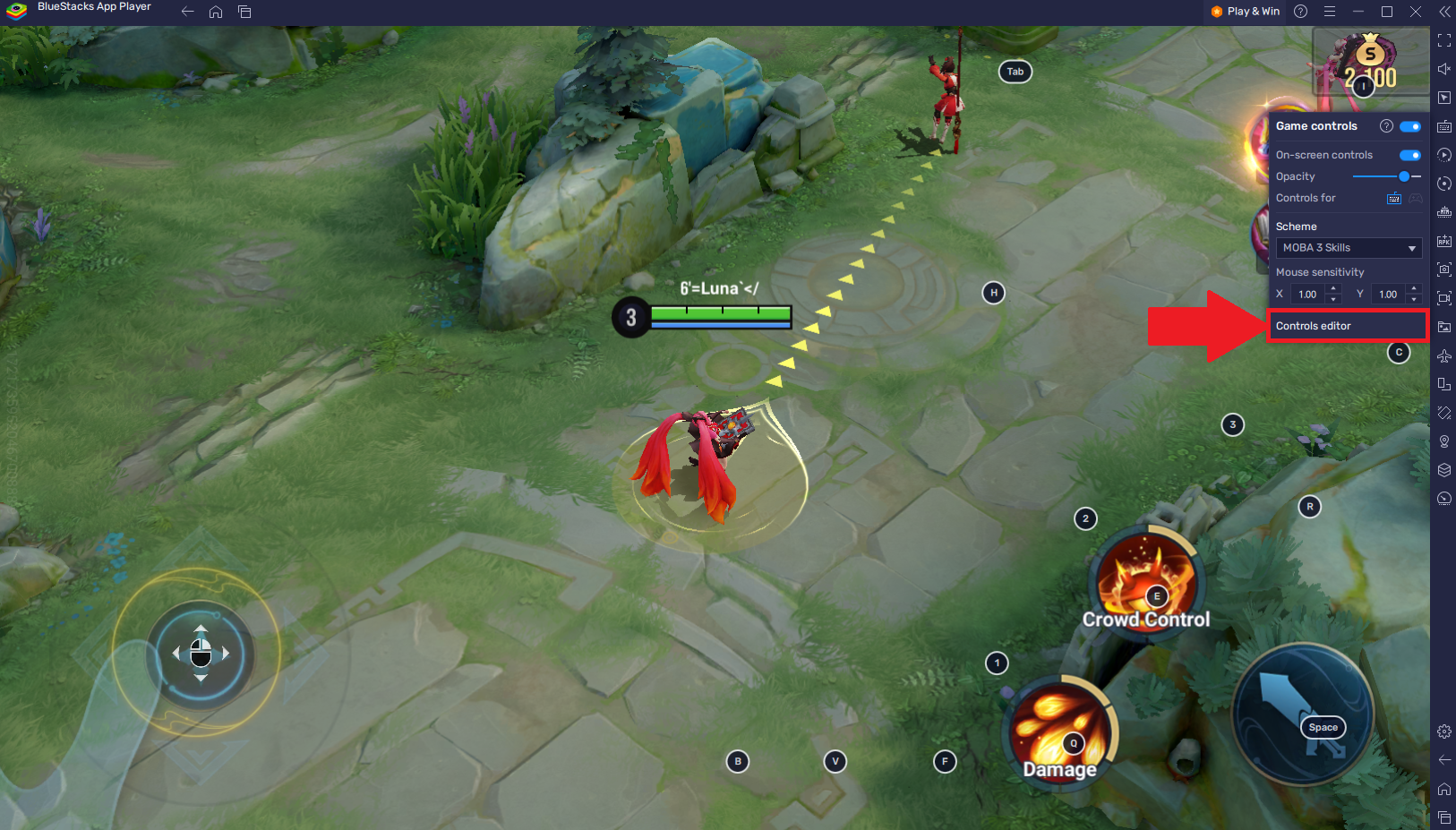Increase X mouse sensitivity with up stepper

(1333, 289)
